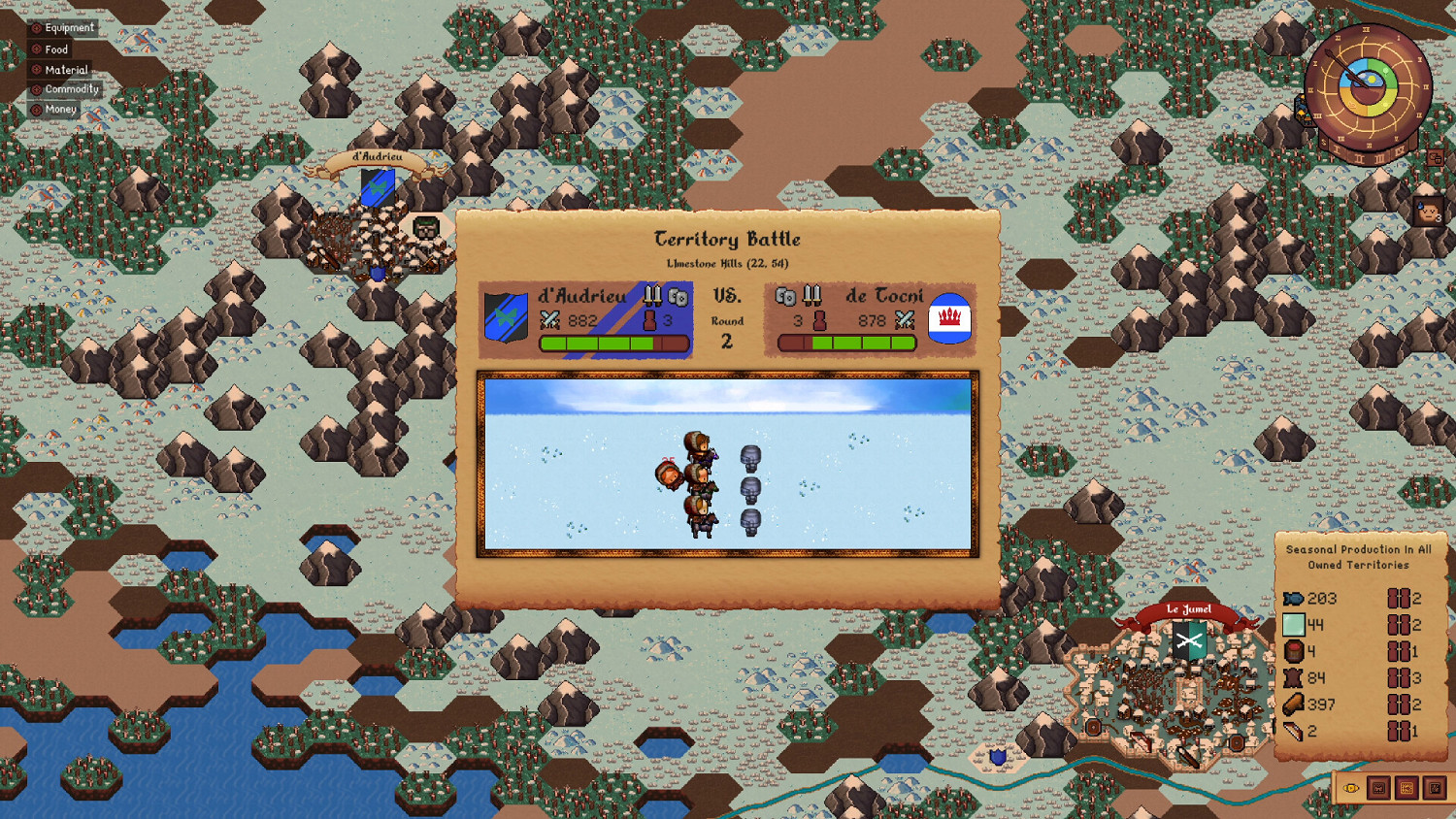This screenshot has height=819, width=1456.
Task: Click the crossed swords icon beside 882
Action: [x=548, y=321]
